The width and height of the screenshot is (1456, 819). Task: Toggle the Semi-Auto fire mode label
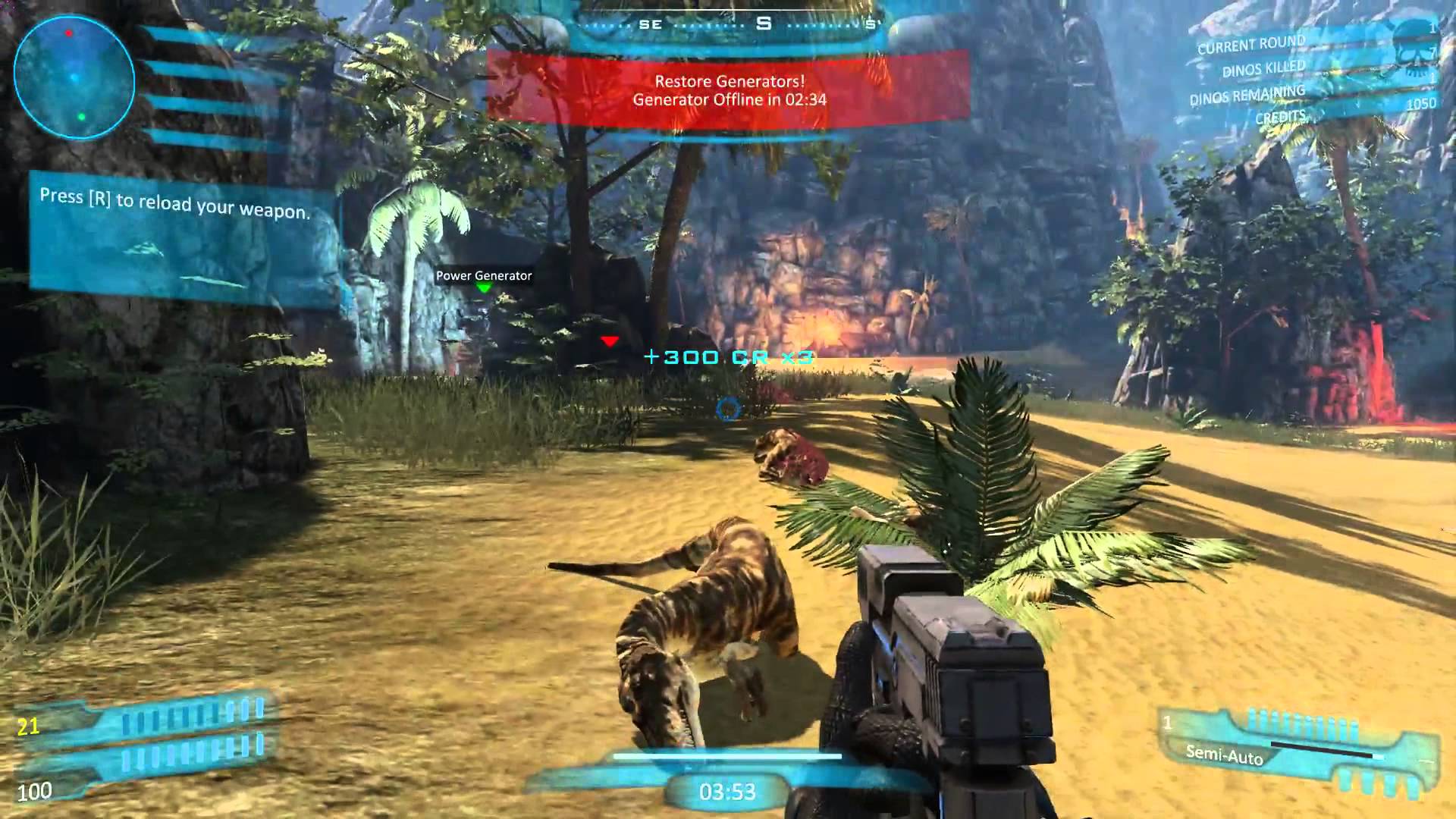point(1224,755)
